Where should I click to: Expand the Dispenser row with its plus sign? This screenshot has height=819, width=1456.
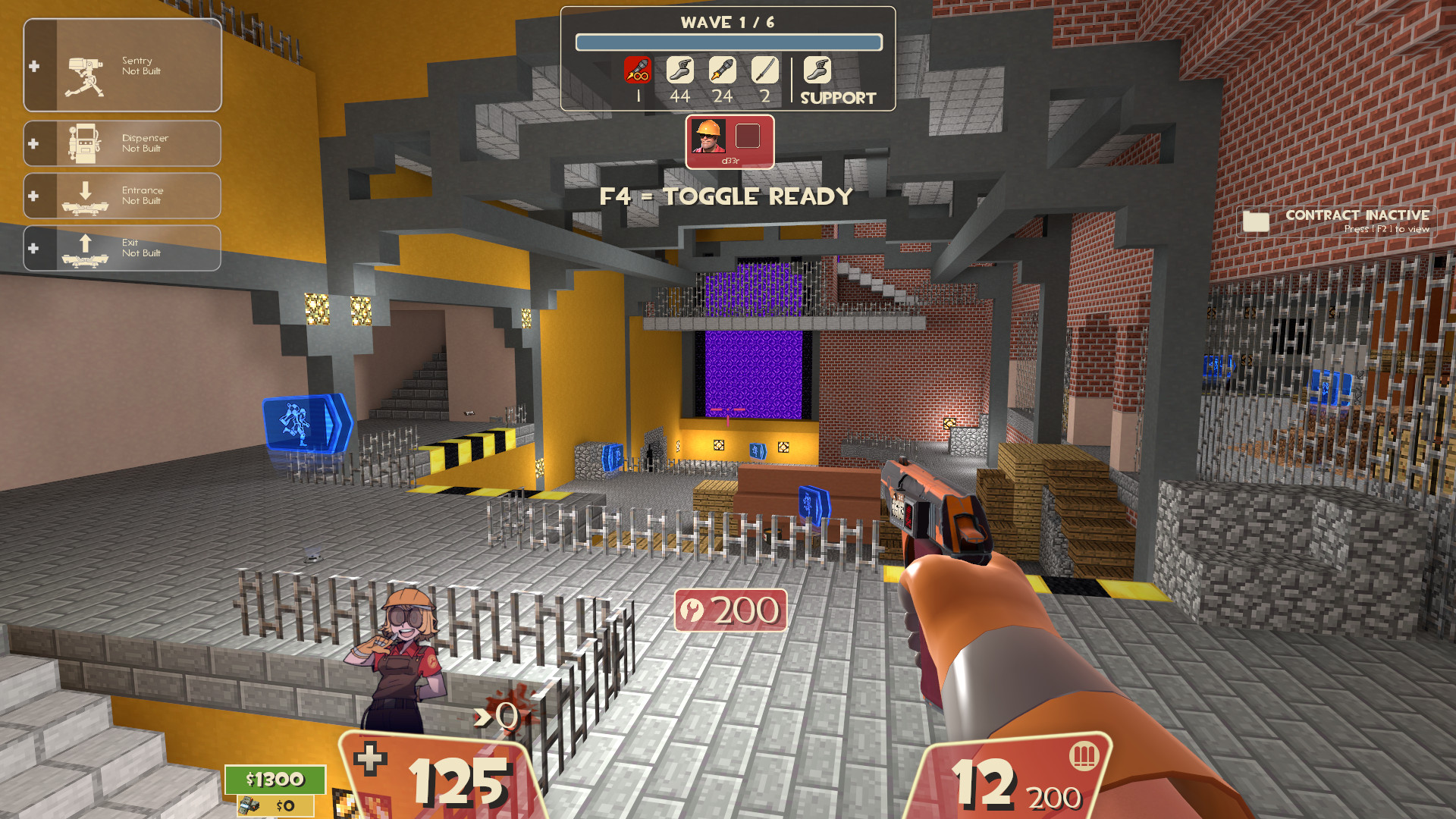pyautogui.click(x=33, y=143)
